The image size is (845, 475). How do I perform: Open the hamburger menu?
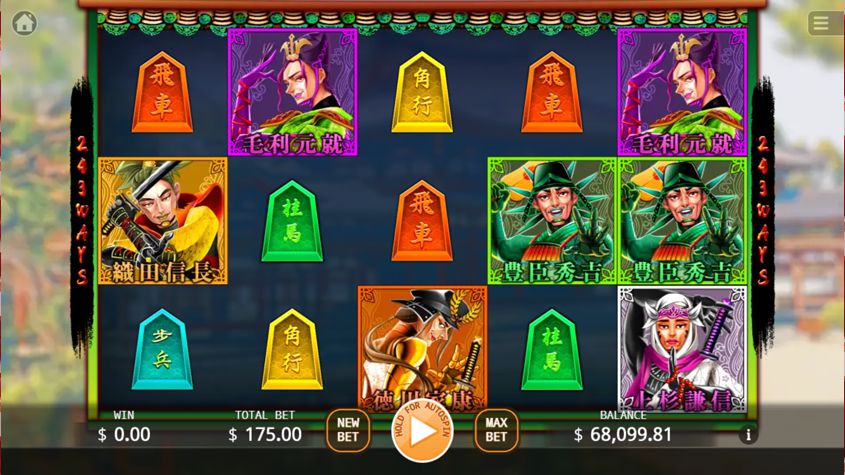(x=821, y=23)
